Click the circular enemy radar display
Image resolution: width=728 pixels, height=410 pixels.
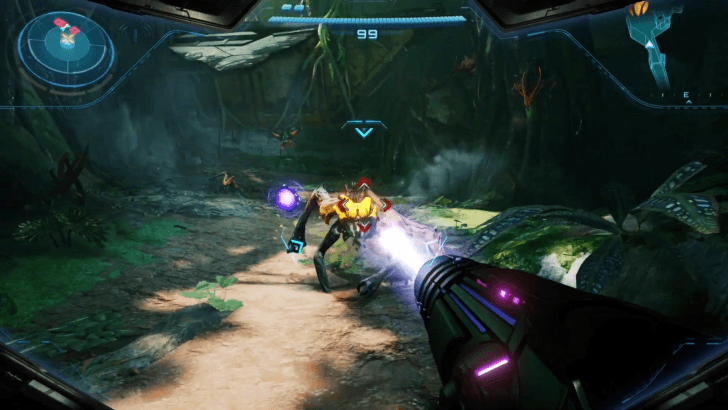pyautogui.click(x=67, y=46)
